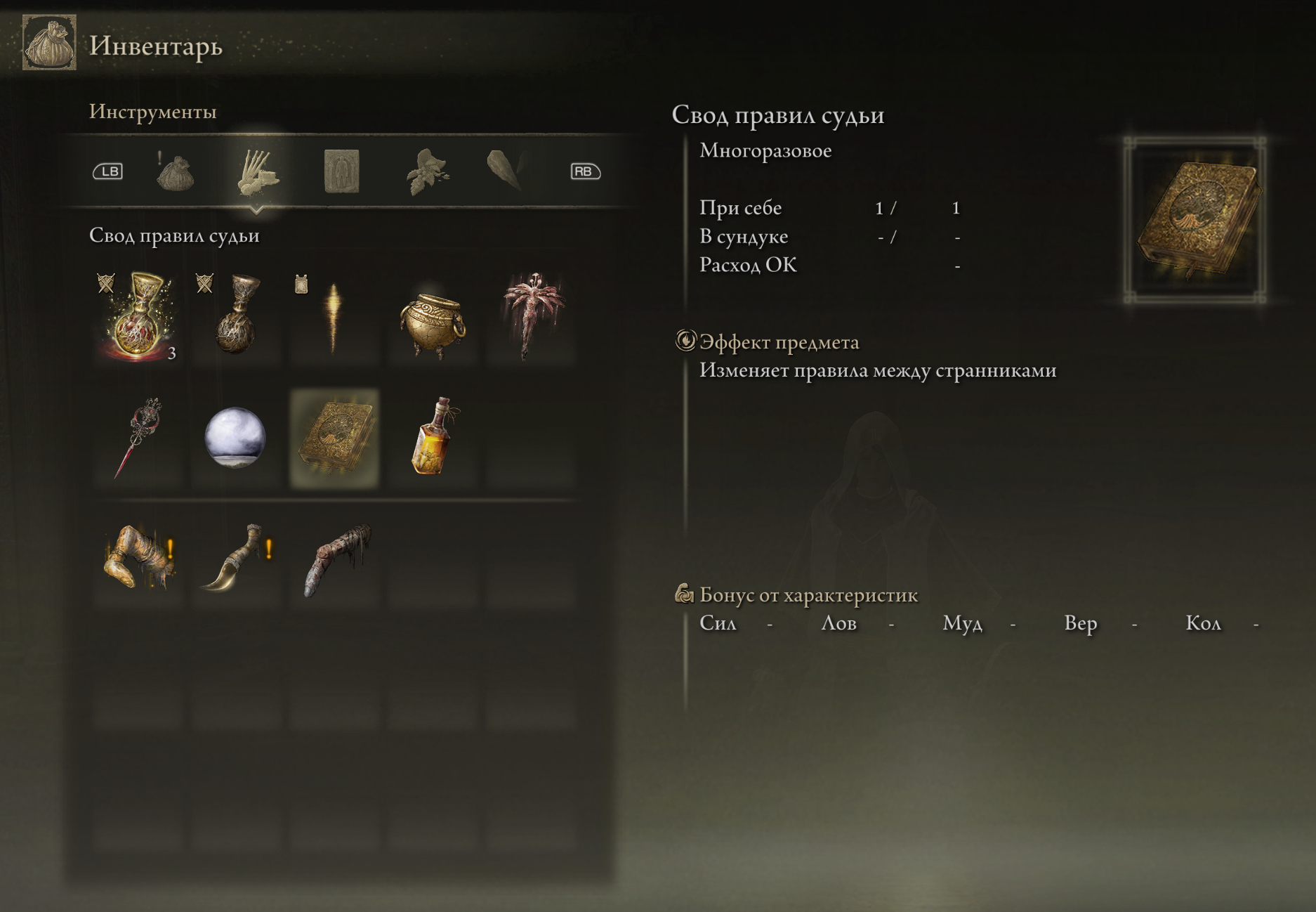
Task: Select the grey wrapped finger item
Action: (x=335, y=560)
